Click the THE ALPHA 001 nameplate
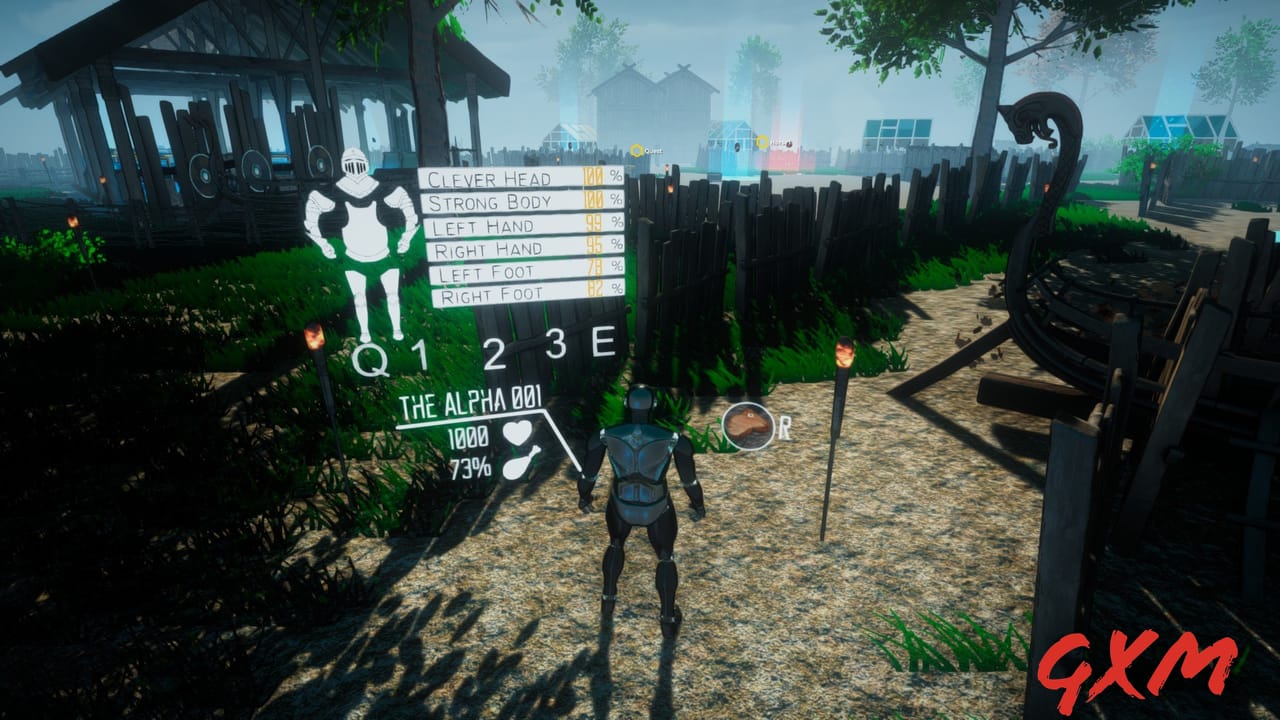The width and height of the screenshot is (1280, 720). [x=470, y=404]
